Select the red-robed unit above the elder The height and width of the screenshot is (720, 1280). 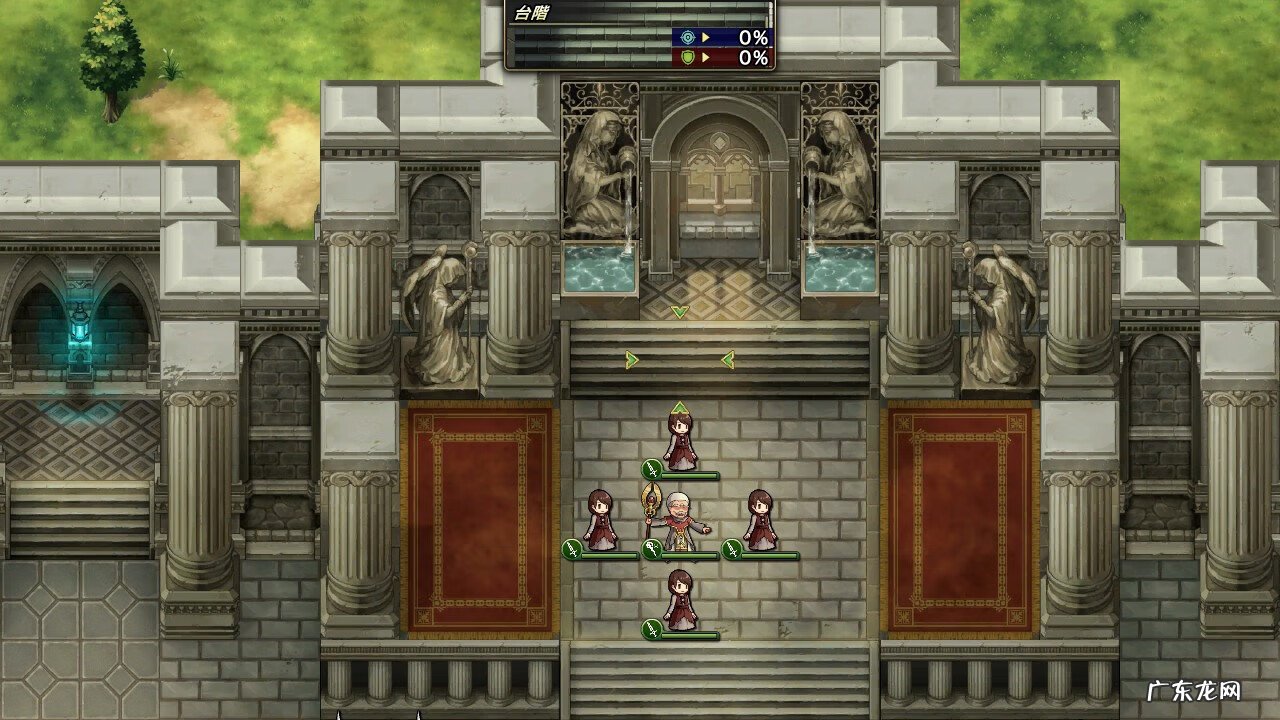680,440
